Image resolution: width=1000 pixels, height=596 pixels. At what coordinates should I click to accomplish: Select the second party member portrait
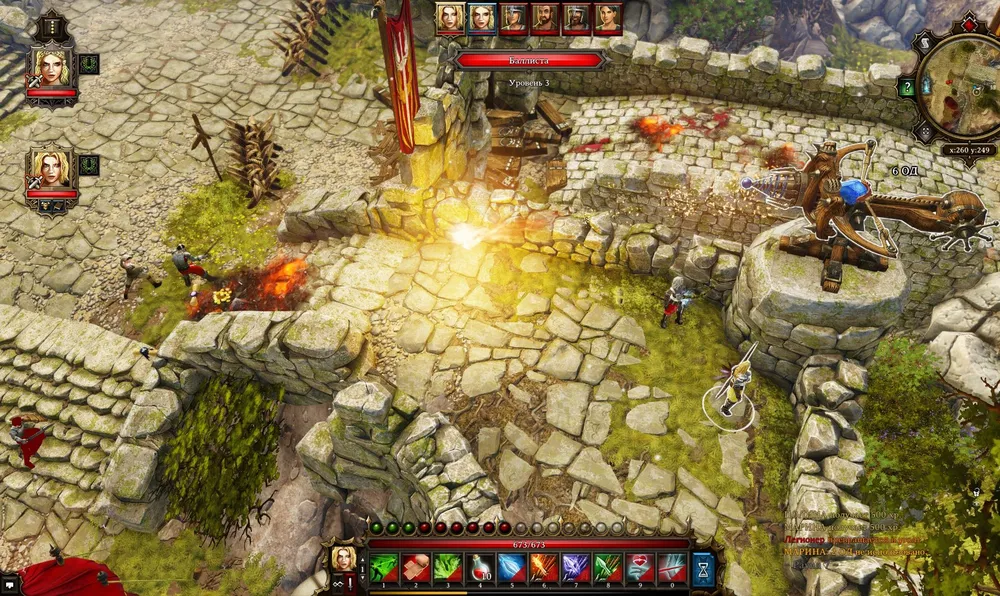pos(51,170)
